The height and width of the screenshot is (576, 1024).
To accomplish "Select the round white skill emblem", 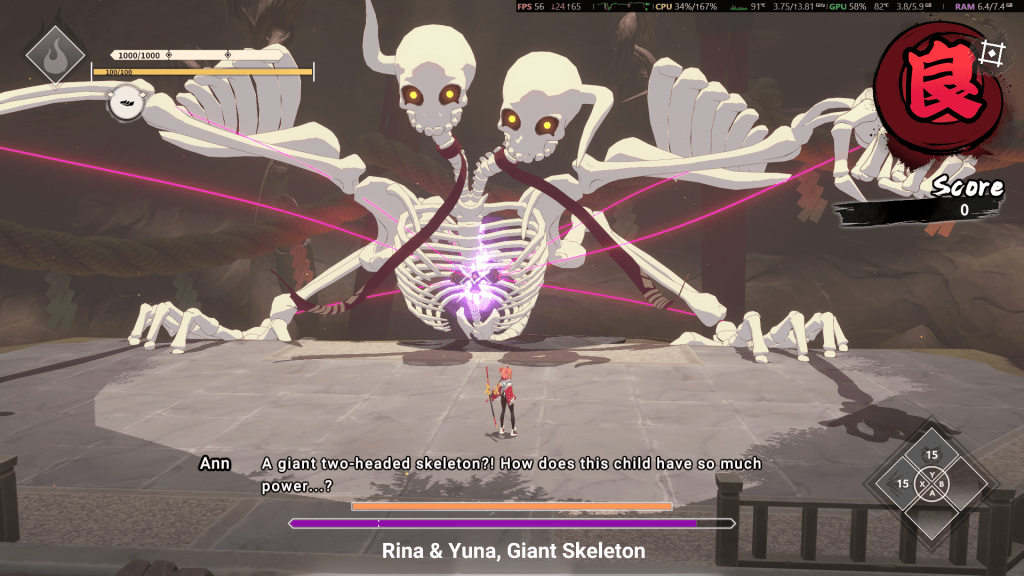I will pyautogui.click(x=125, y=102).
